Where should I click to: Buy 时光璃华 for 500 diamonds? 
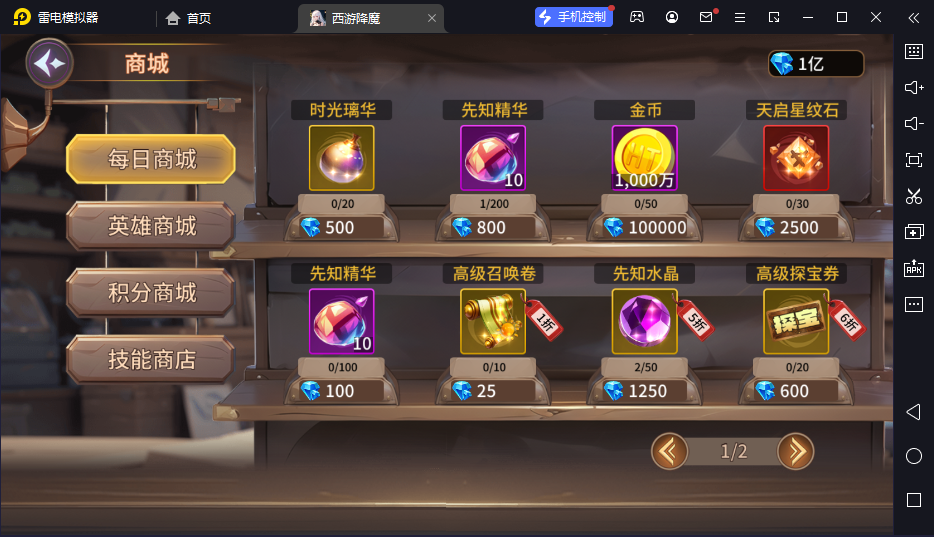click(341, 227)
